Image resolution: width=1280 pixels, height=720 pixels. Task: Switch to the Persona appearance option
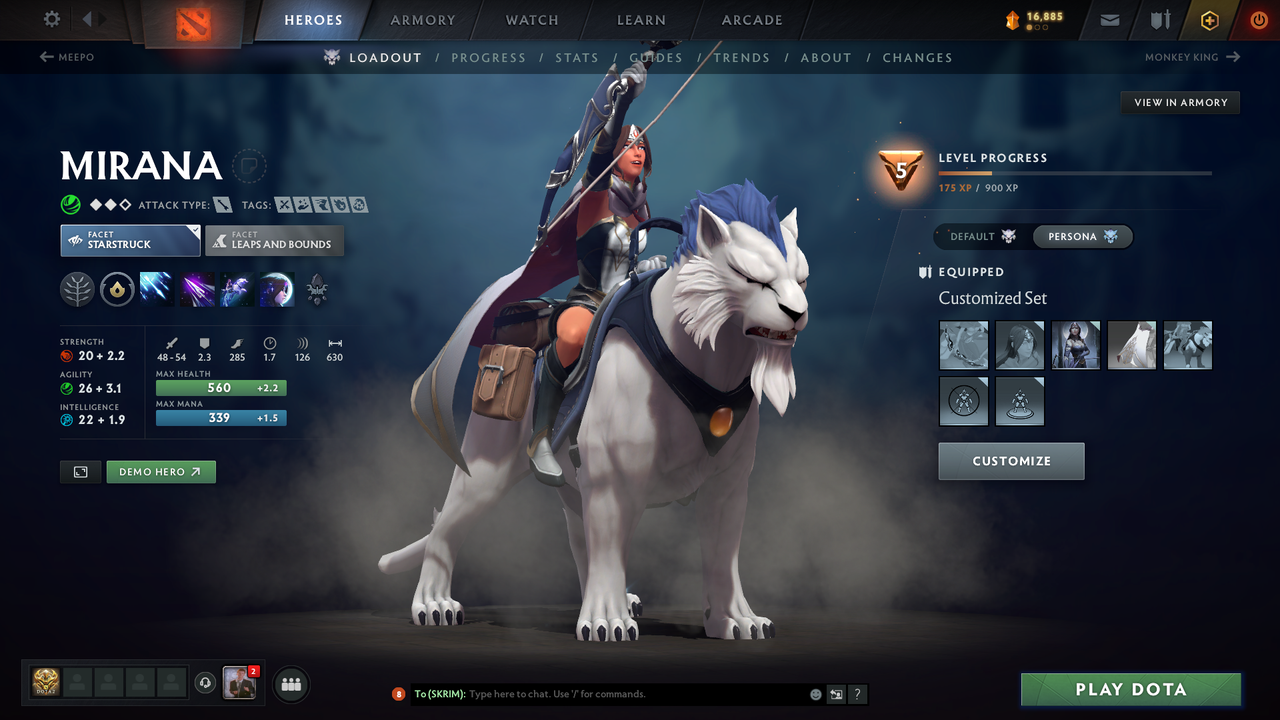[x=1082, y=236]
